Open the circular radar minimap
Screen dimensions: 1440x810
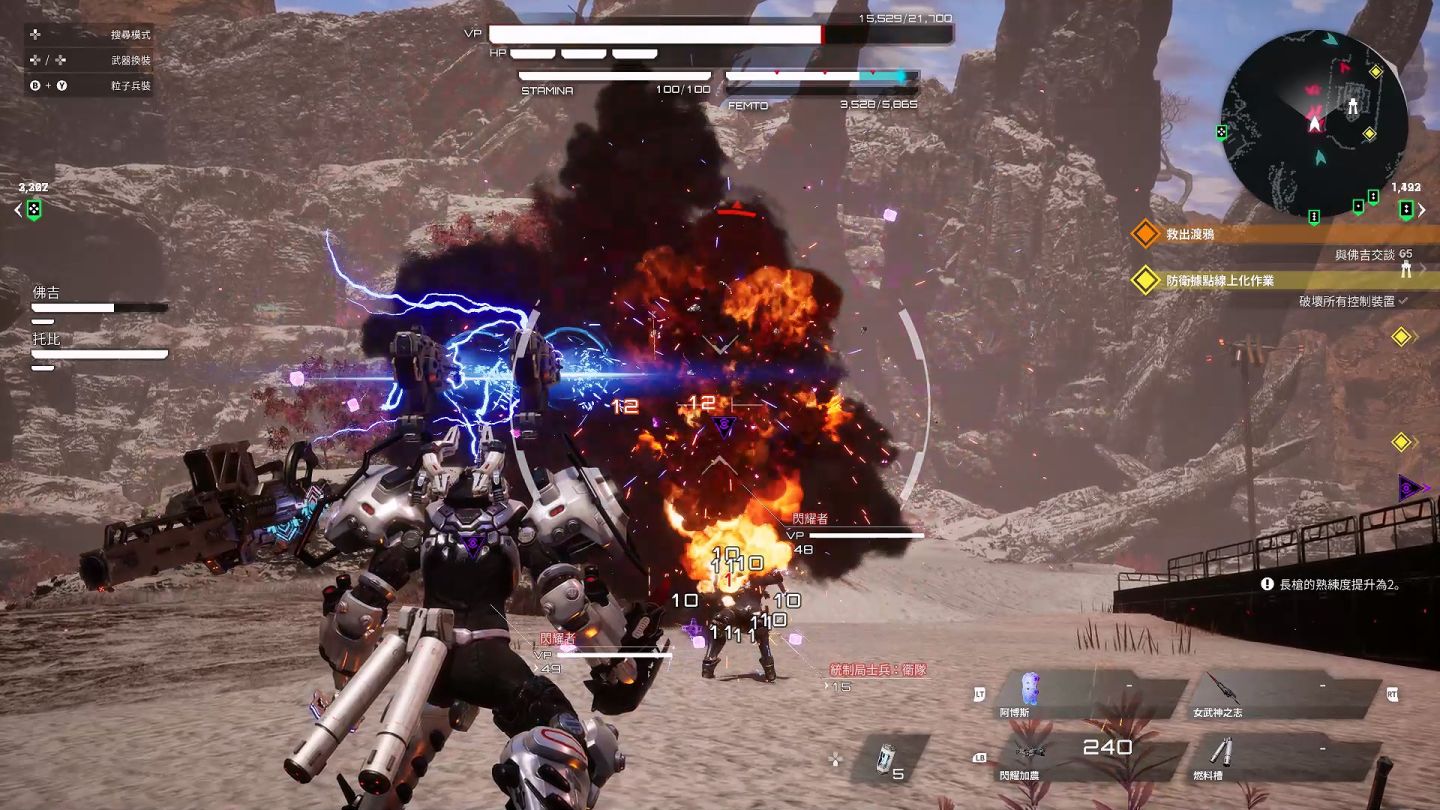click(x=1314, y=124)
